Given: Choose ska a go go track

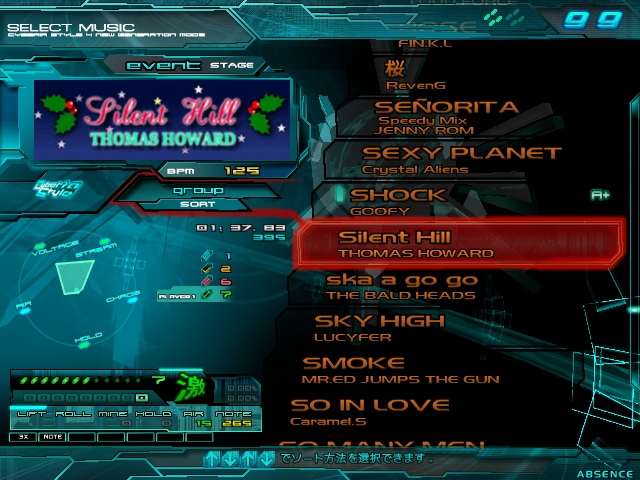Looking at the screenshot, I should point(402,287).
